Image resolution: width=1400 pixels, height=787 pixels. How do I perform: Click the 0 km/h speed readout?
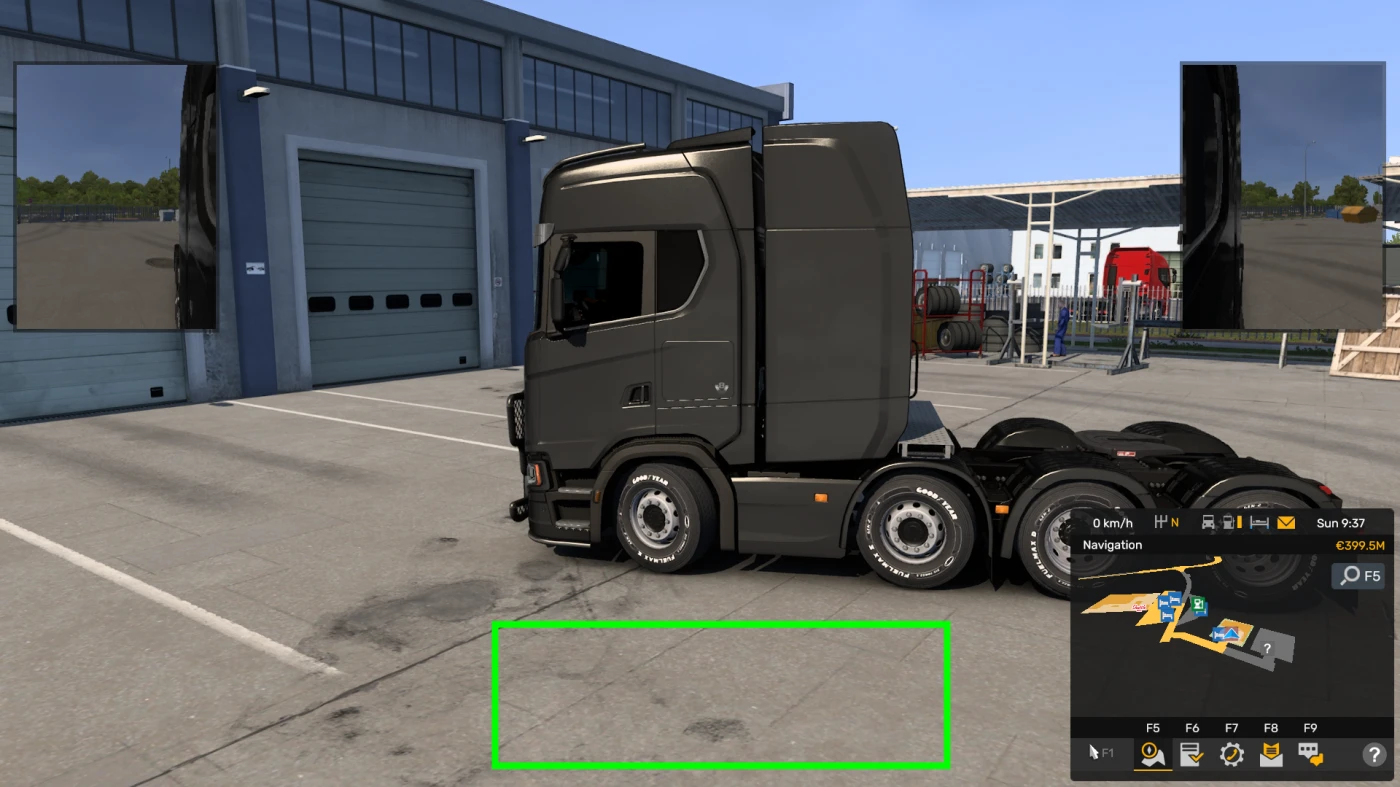[x=1113, y=523]
